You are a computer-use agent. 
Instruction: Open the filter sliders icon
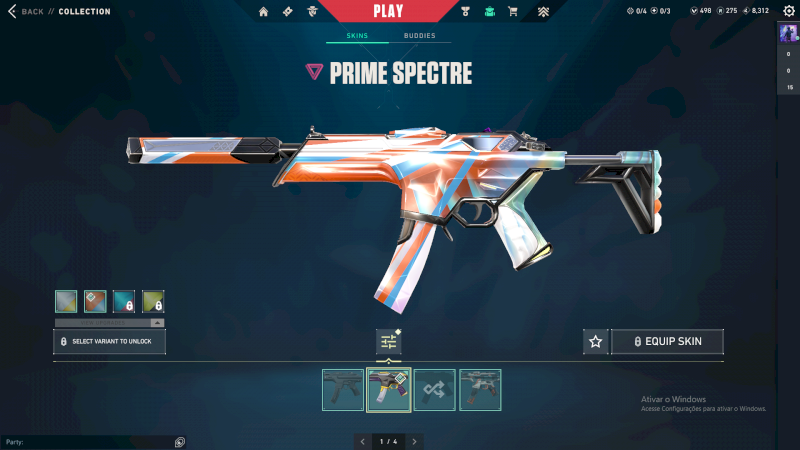pos(389,342)
